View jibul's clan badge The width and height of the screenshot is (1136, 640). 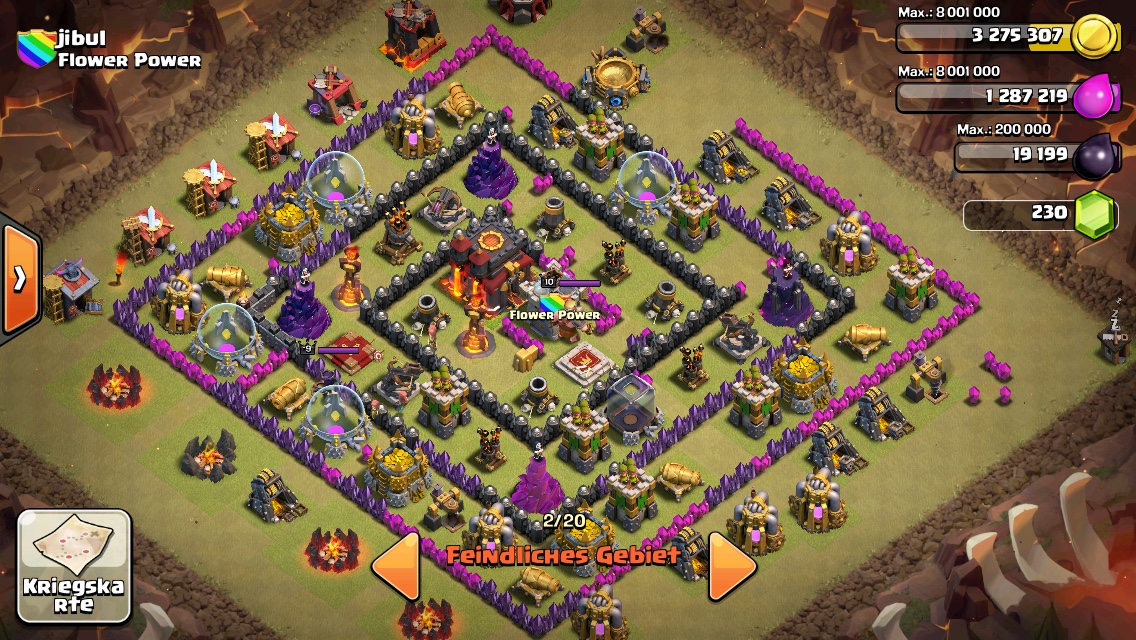tap(35, 48)
